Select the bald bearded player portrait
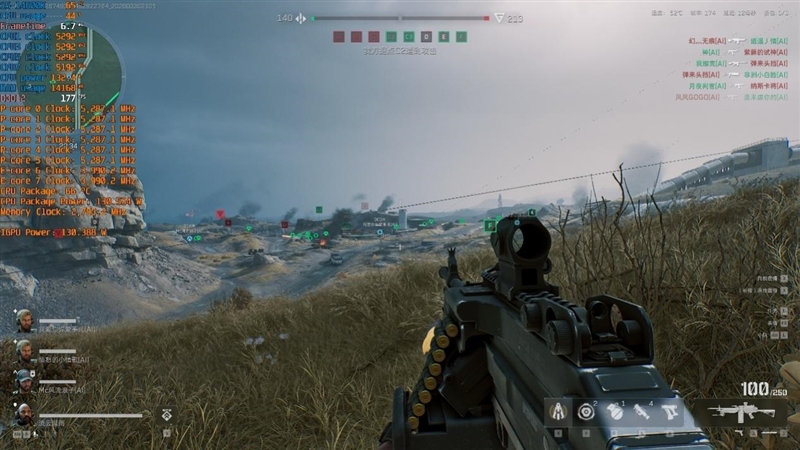The width and height of the screenshot is (800, 450). pyautogui.click(x=24, y=413)
